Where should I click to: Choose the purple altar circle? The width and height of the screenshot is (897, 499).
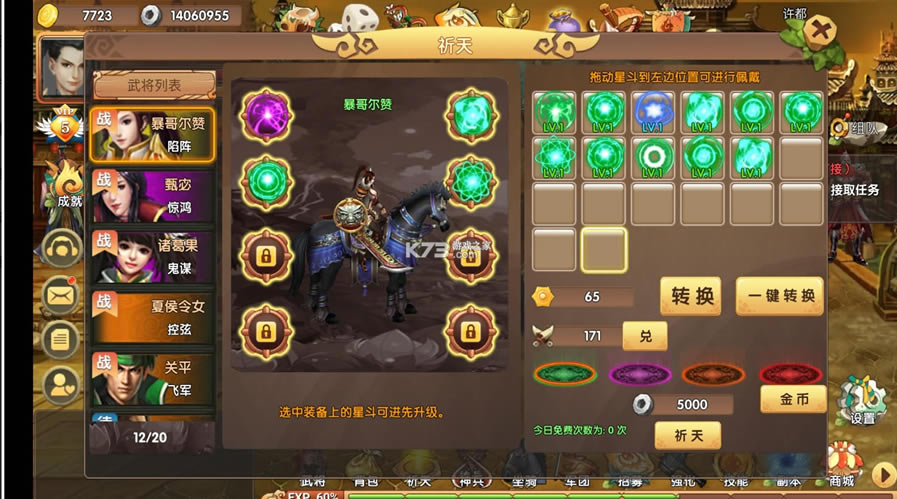639,374
